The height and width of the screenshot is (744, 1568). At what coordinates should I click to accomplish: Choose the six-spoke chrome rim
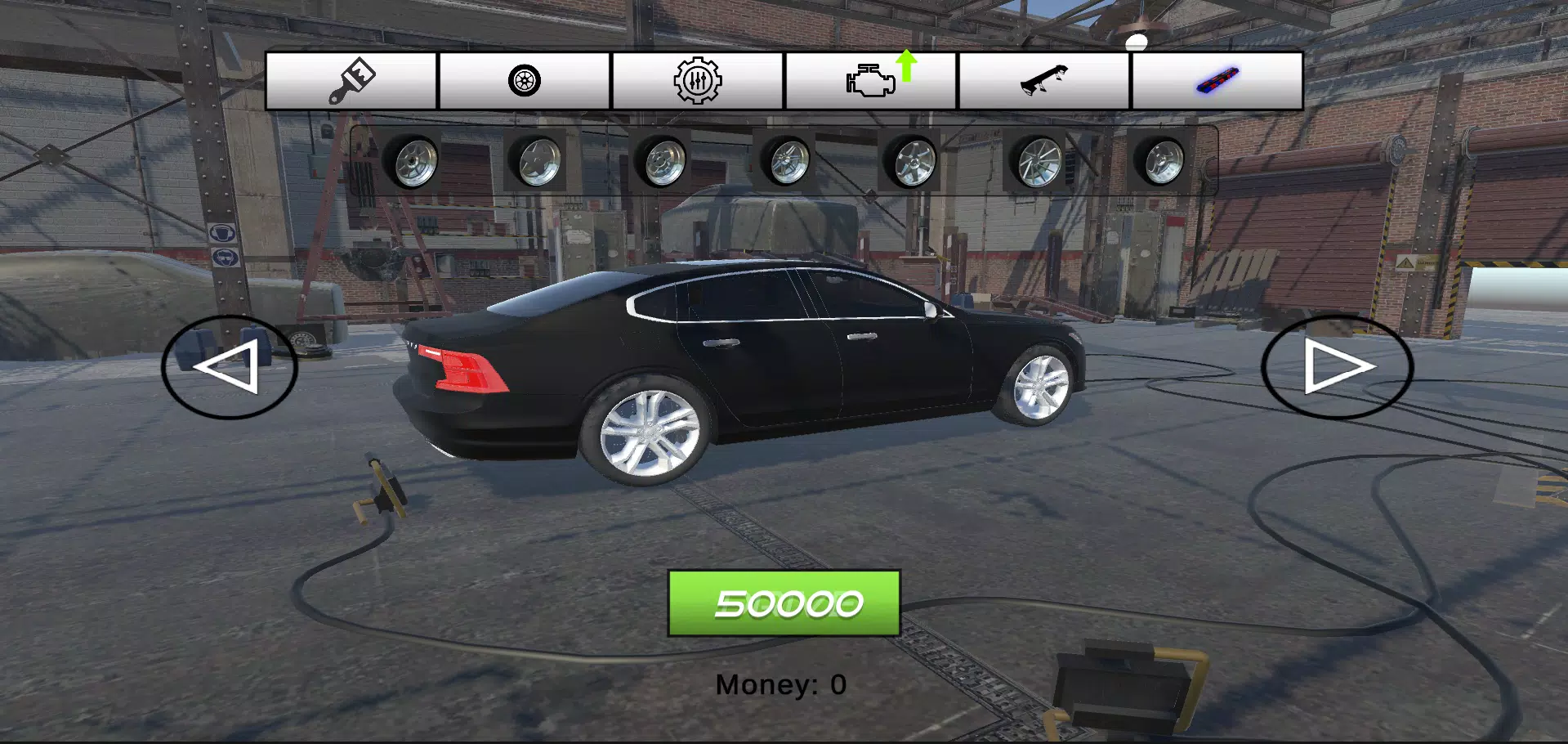[914, 161]
